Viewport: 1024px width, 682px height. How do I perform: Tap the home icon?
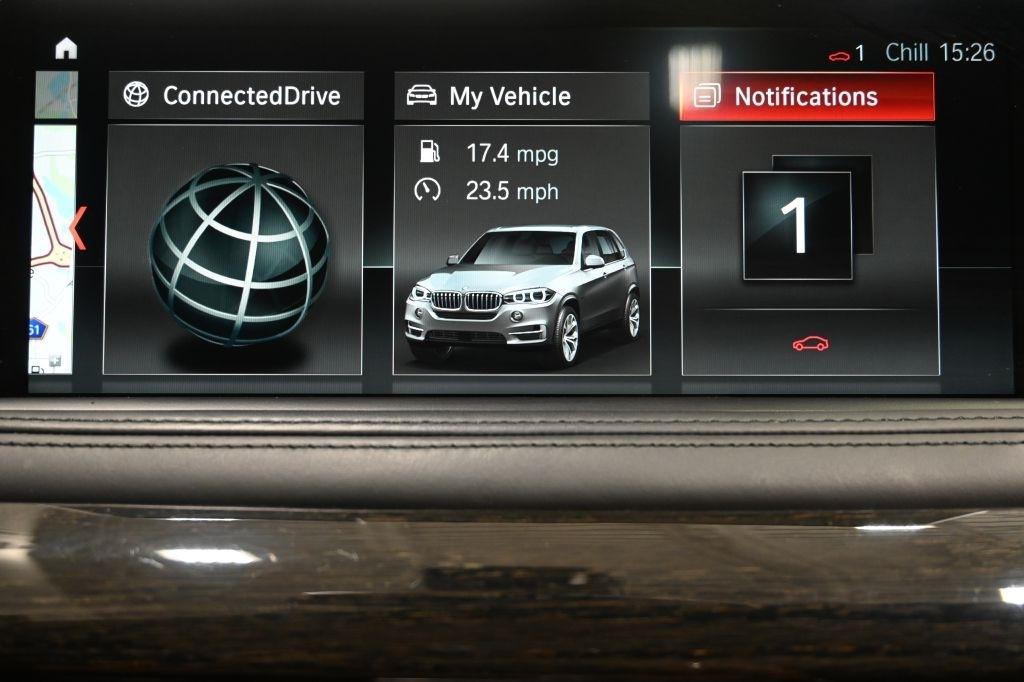coord(66,48)
